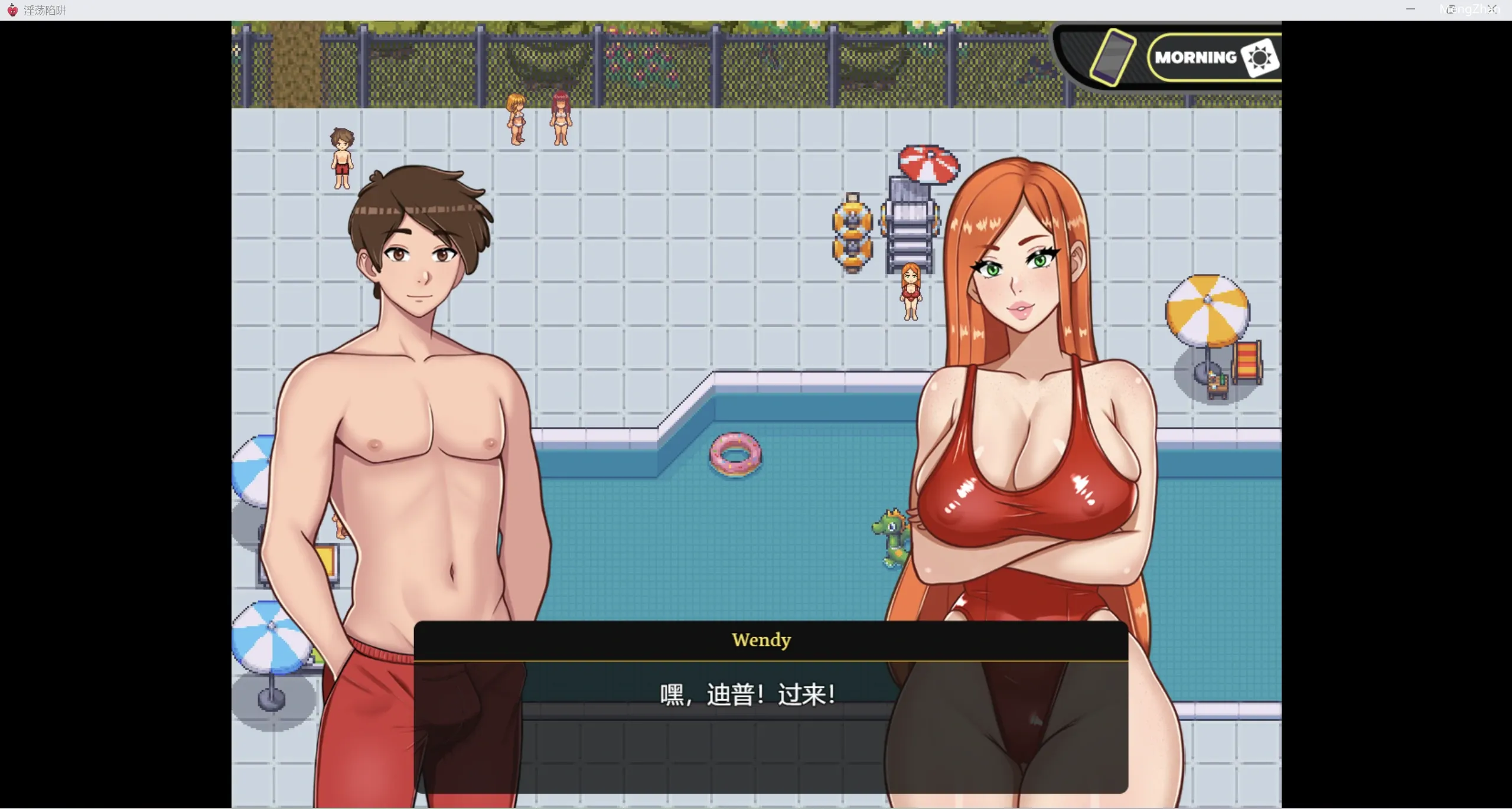Minimize the game window
This screenshot has width=1512, height=809.
1410,9
